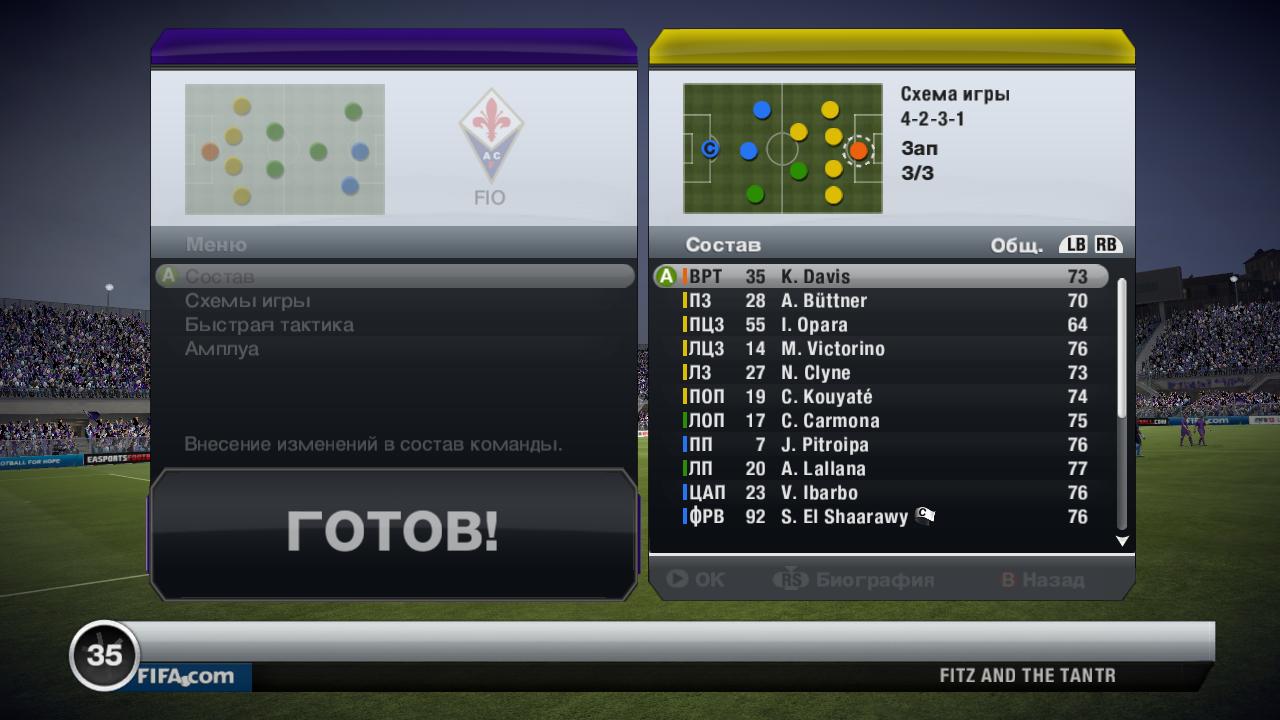Screen dimensions: 1280x720
Task: Select M. Victorino in the lineup
Action: point(880,348)
